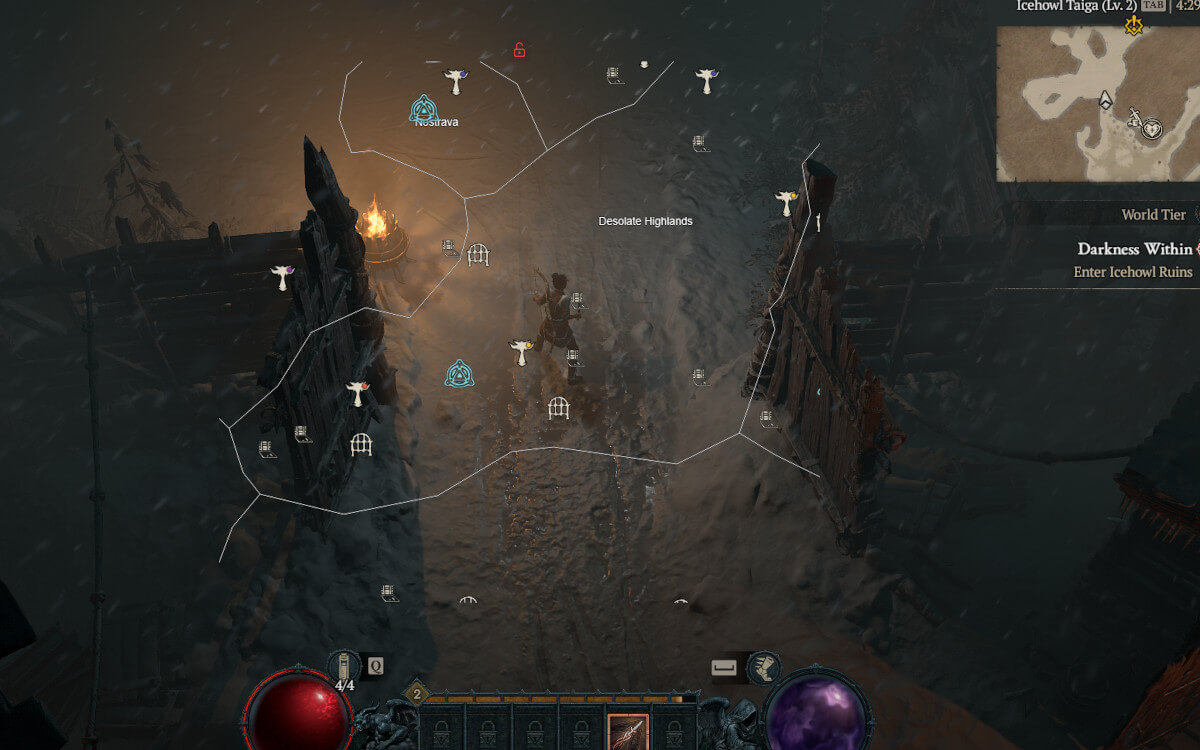Open the Icehowl Taiga minimap
Viewport: 1200px width, 750px height.
(1096, 103)
